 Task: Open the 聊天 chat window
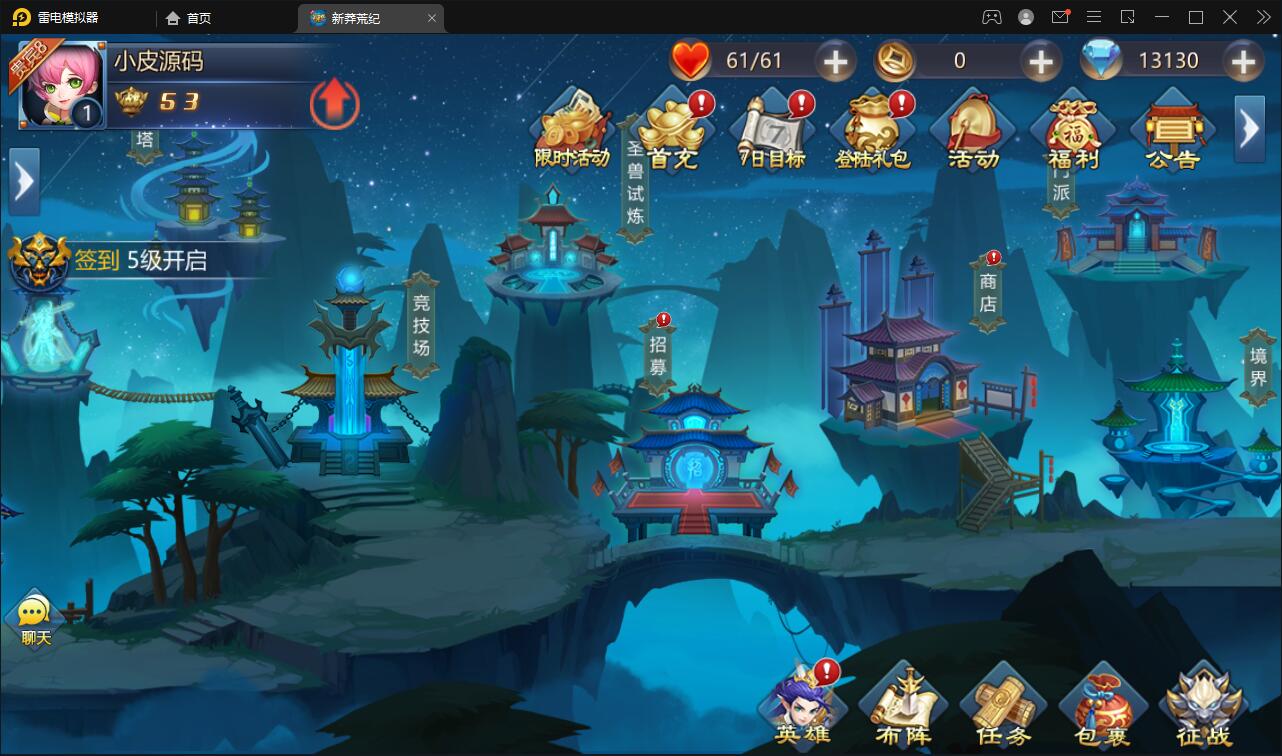[x=33, y=615]
